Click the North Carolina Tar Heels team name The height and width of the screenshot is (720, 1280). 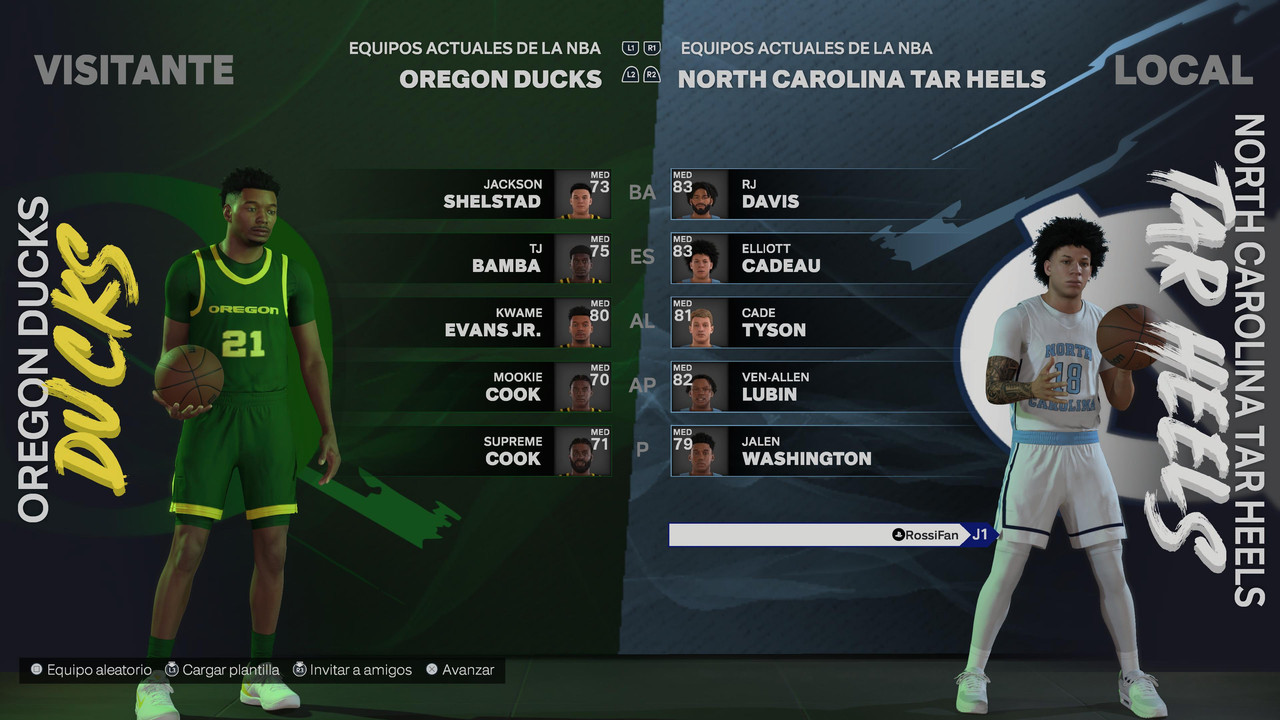pyautogui.click(x=861, y=79)
